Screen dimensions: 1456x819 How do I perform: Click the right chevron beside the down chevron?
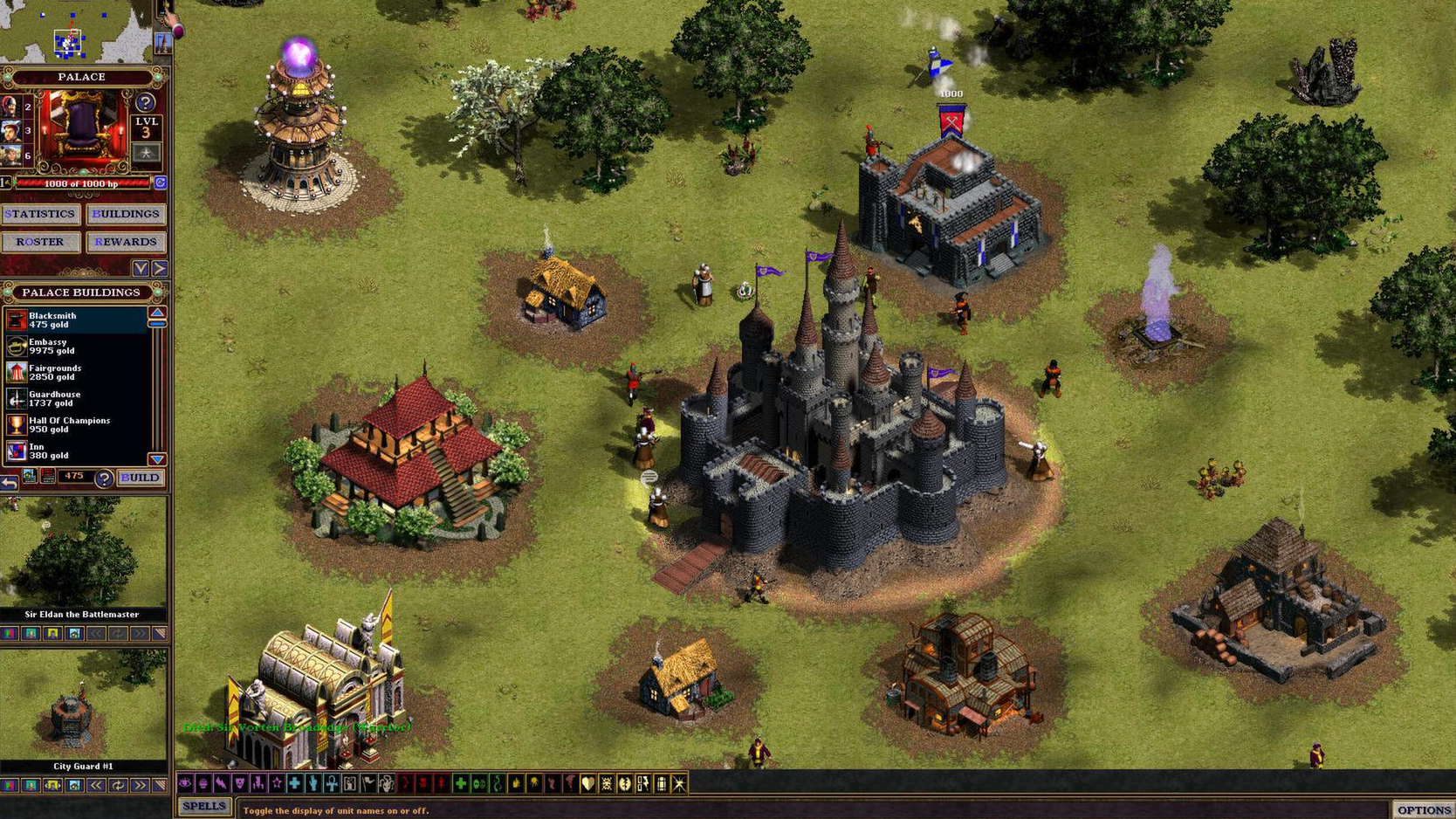[160, 268]
